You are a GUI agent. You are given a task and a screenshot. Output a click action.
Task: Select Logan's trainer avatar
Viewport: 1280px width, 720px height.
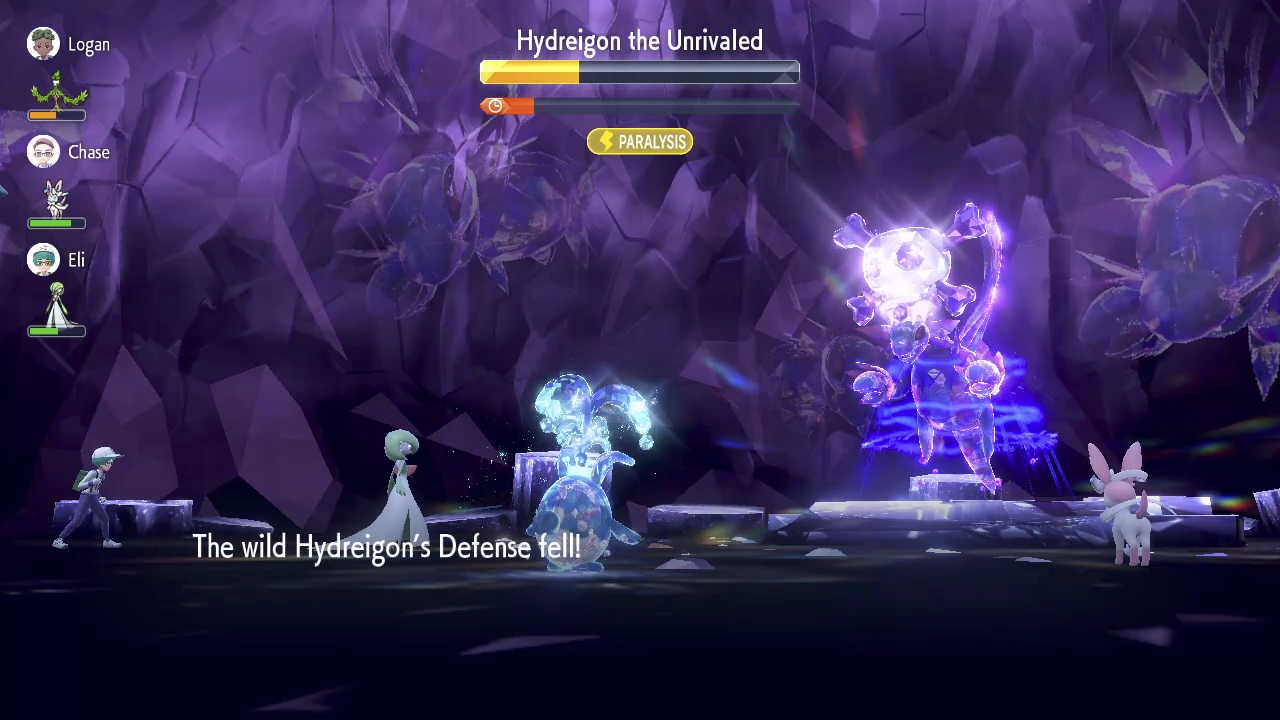pos(43,44)
